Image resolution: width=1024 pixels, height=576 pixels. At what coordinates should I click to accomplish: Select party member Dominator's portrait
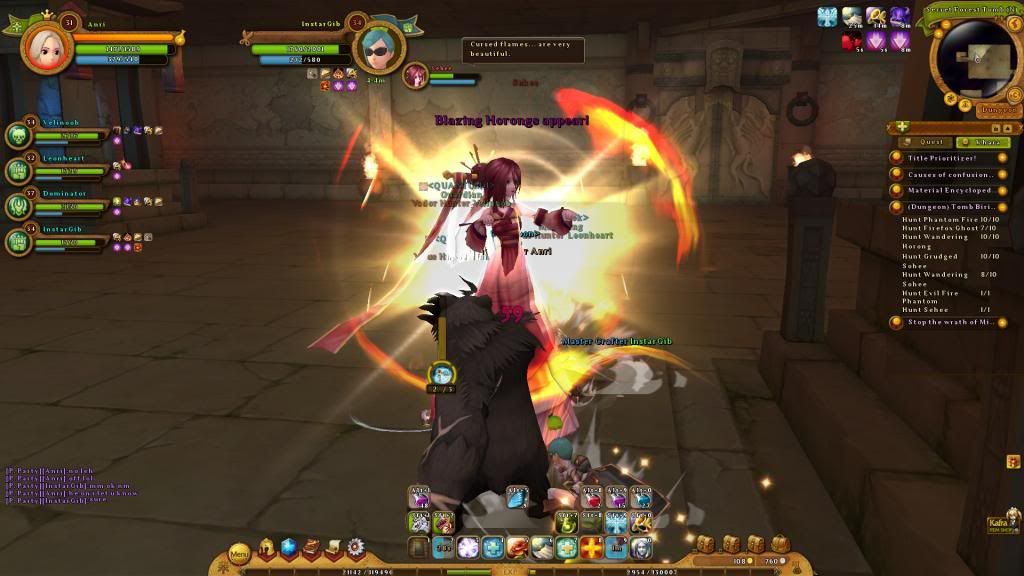pyautogui.click(x=20, y=206)
